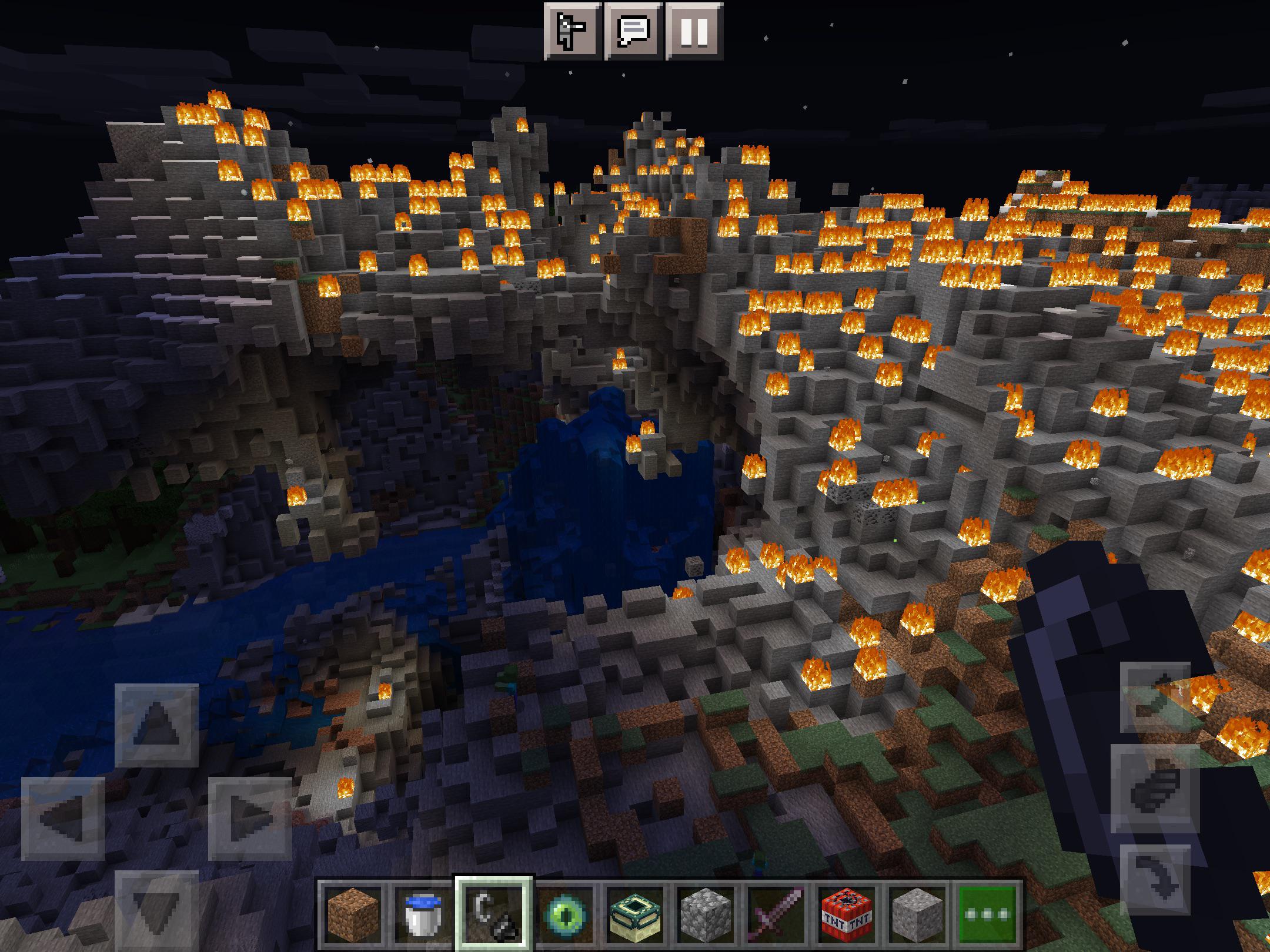Tap the strafe right arrow
This screenshot has width=1270, height=952.
[250, 818]
